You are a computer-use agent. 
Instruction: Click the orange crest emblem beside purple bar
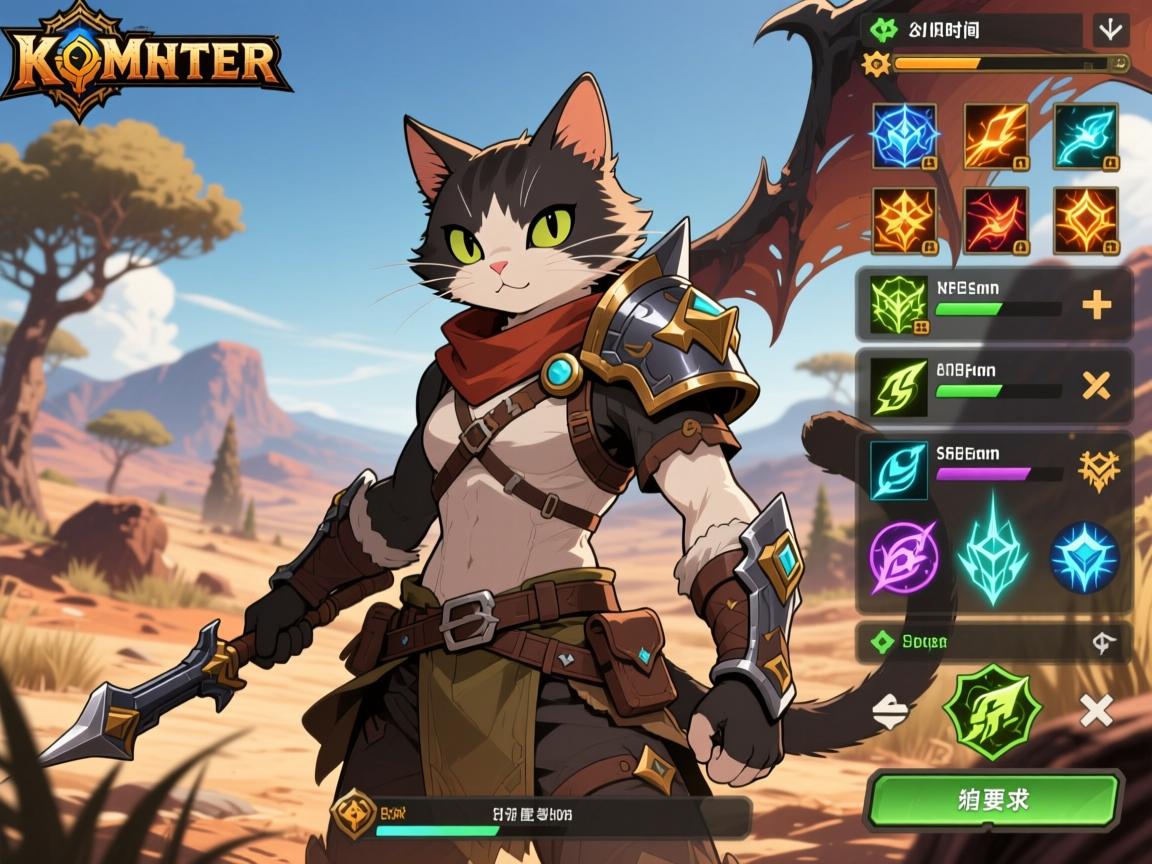coord(1097,469)
